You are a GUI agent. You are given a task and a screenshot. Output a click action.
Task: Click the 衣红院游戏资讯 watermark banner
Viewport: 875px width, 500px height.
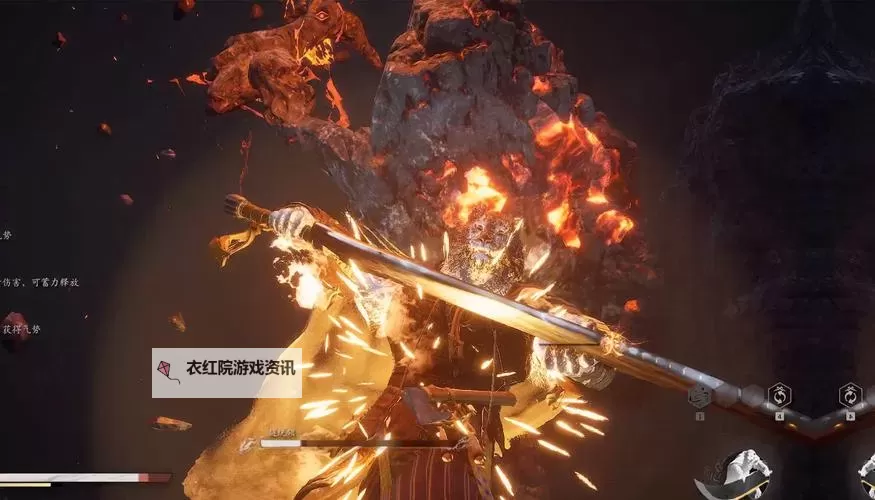227,373
